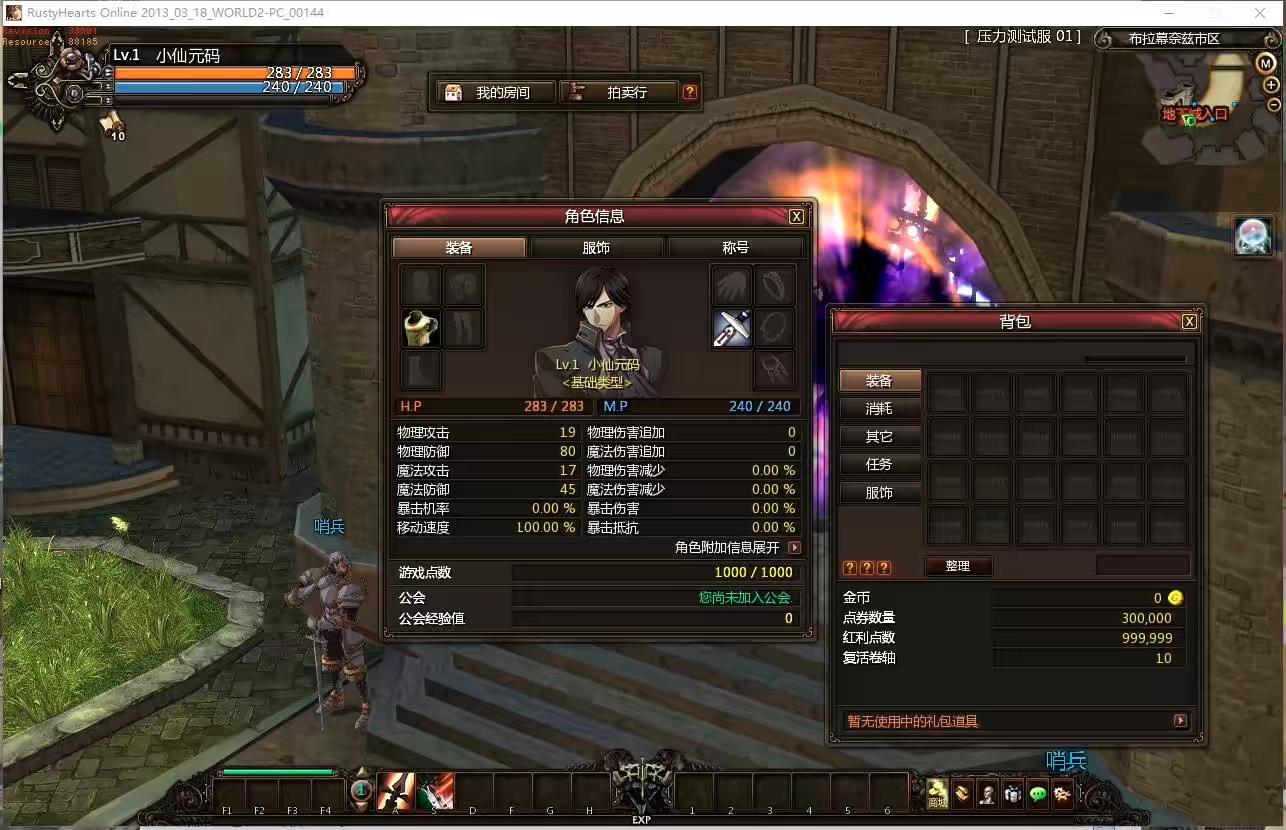
Task: Click the gear-like settings icon at bottom right
Action: click(1062, 793)
